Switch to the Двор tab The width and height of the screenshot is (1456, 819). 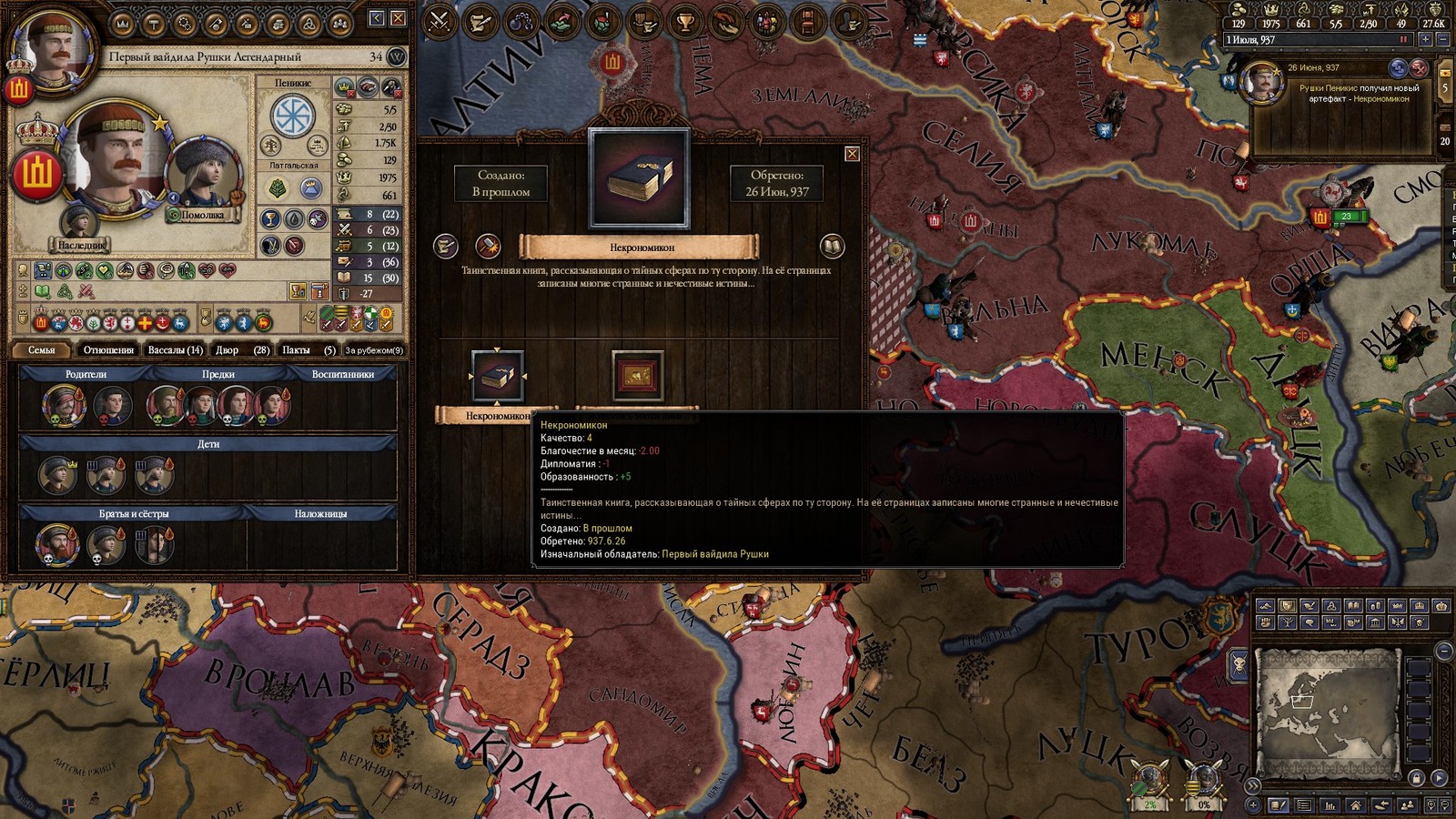241,349
